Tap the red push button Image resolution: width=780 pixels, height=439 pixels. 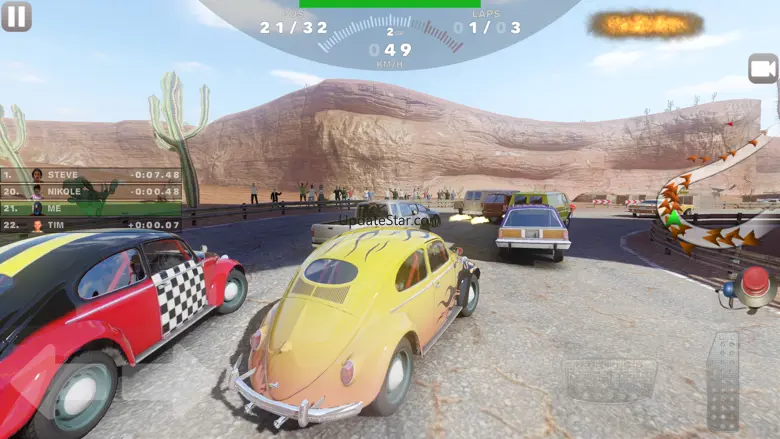754,284
